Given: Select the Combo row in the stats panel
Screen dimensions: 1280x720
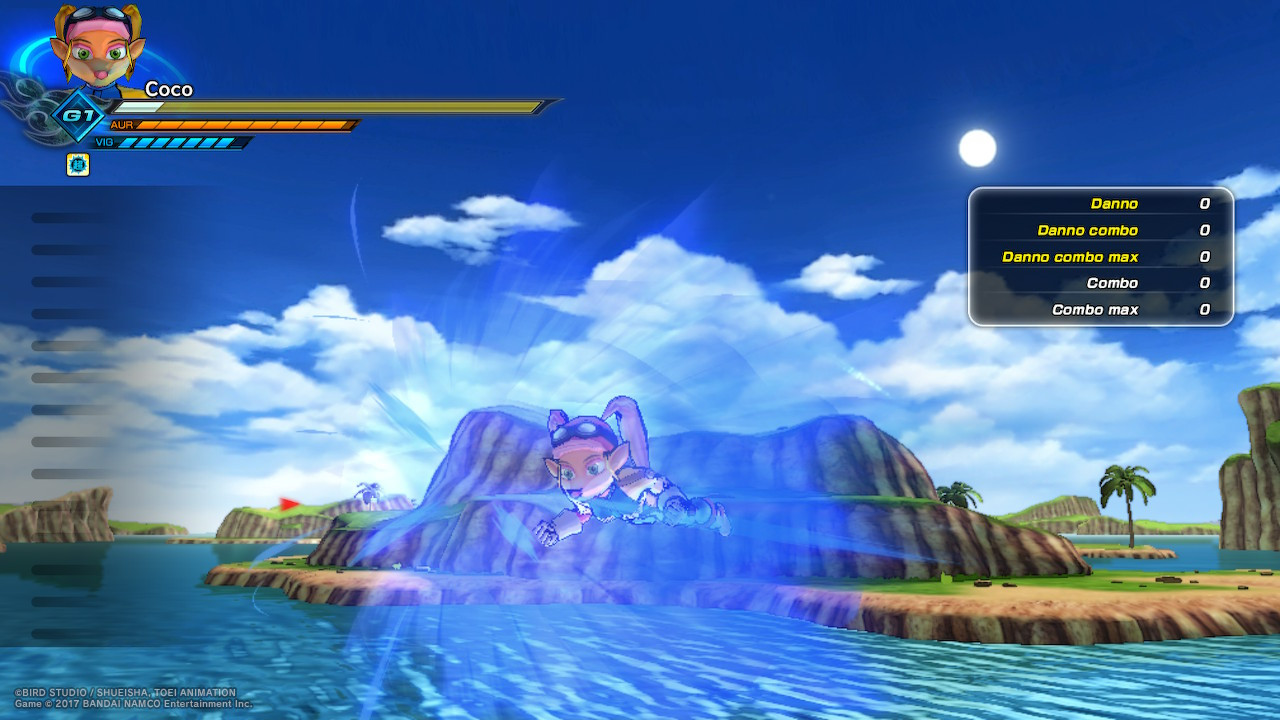Looking at the screenshot, I should (1100, 283).
